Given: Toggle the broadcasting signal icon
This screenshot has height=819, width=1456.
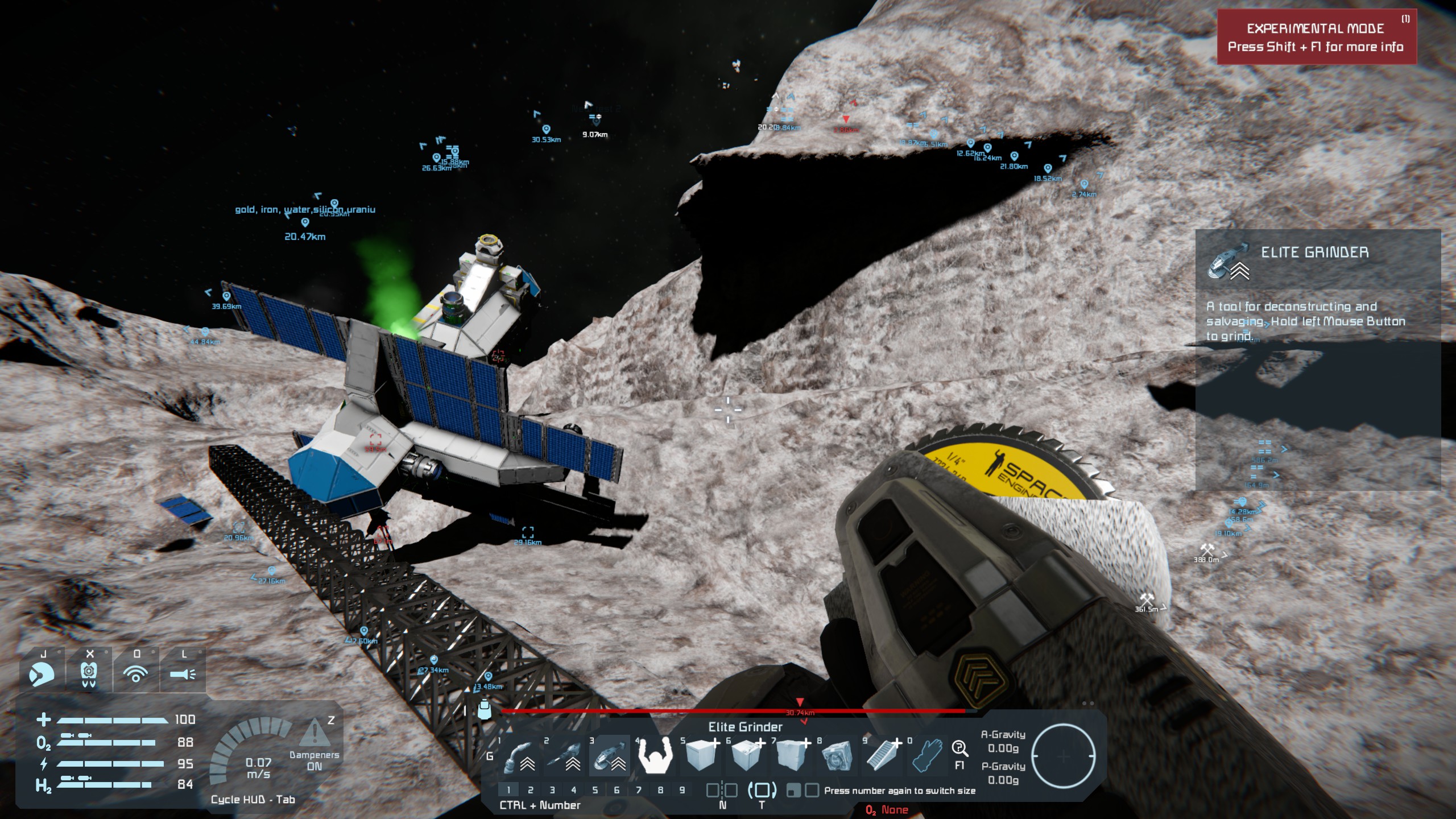Looking at the screenshot, I should tap(136, 674).
